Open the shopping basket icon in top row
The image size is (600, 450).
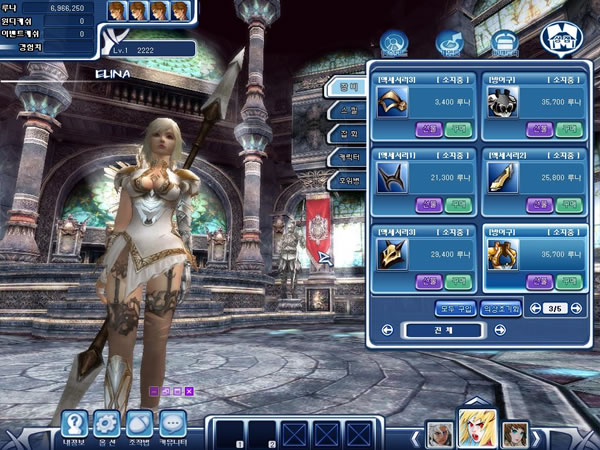[503, 42]
